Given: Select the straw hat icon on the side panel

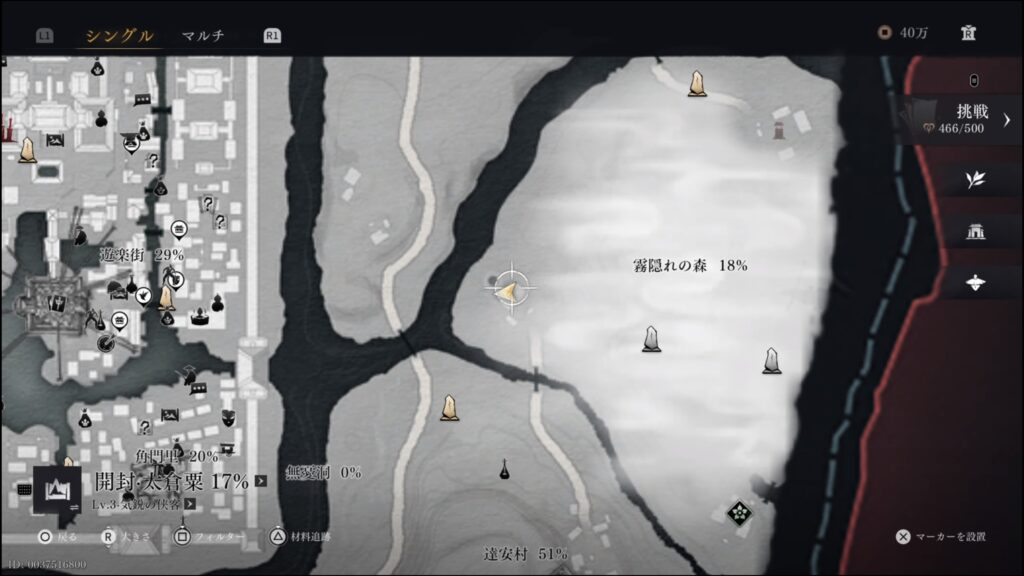Looking at the screenshot, I should point(975,283).
